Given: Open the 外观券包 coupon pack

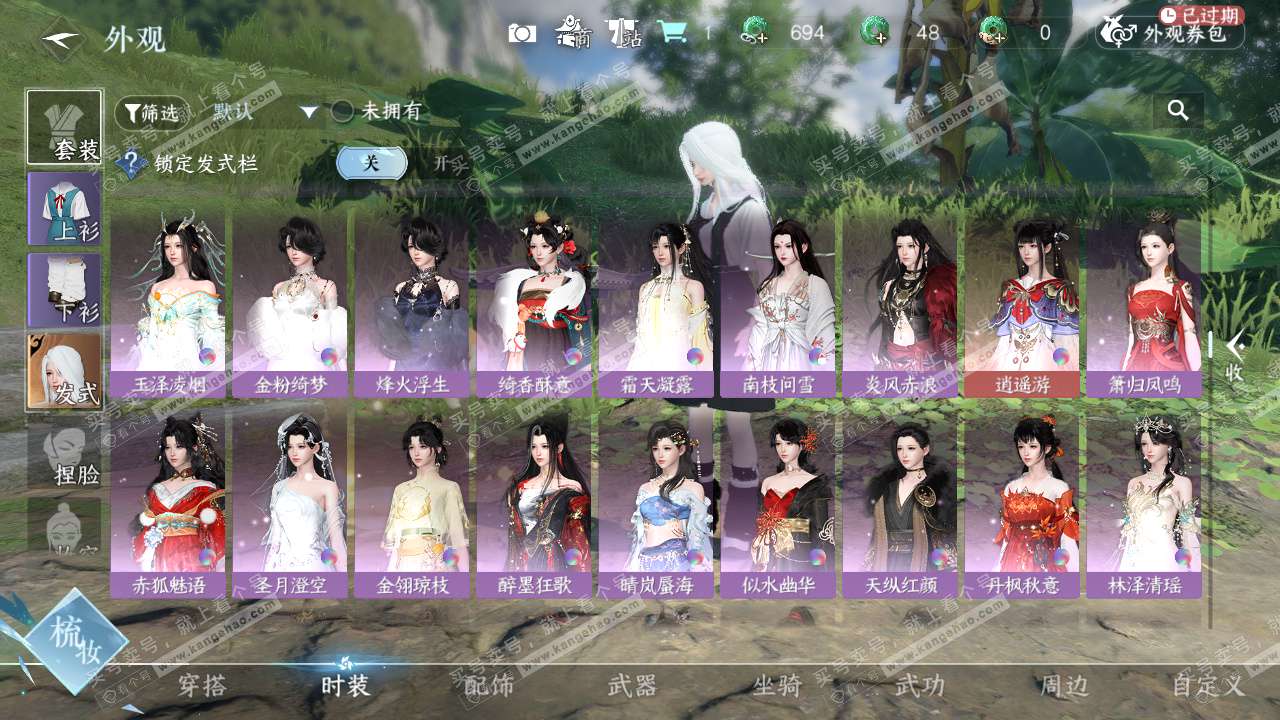Looking at the screenshot, I should [x=1170, y=33].
